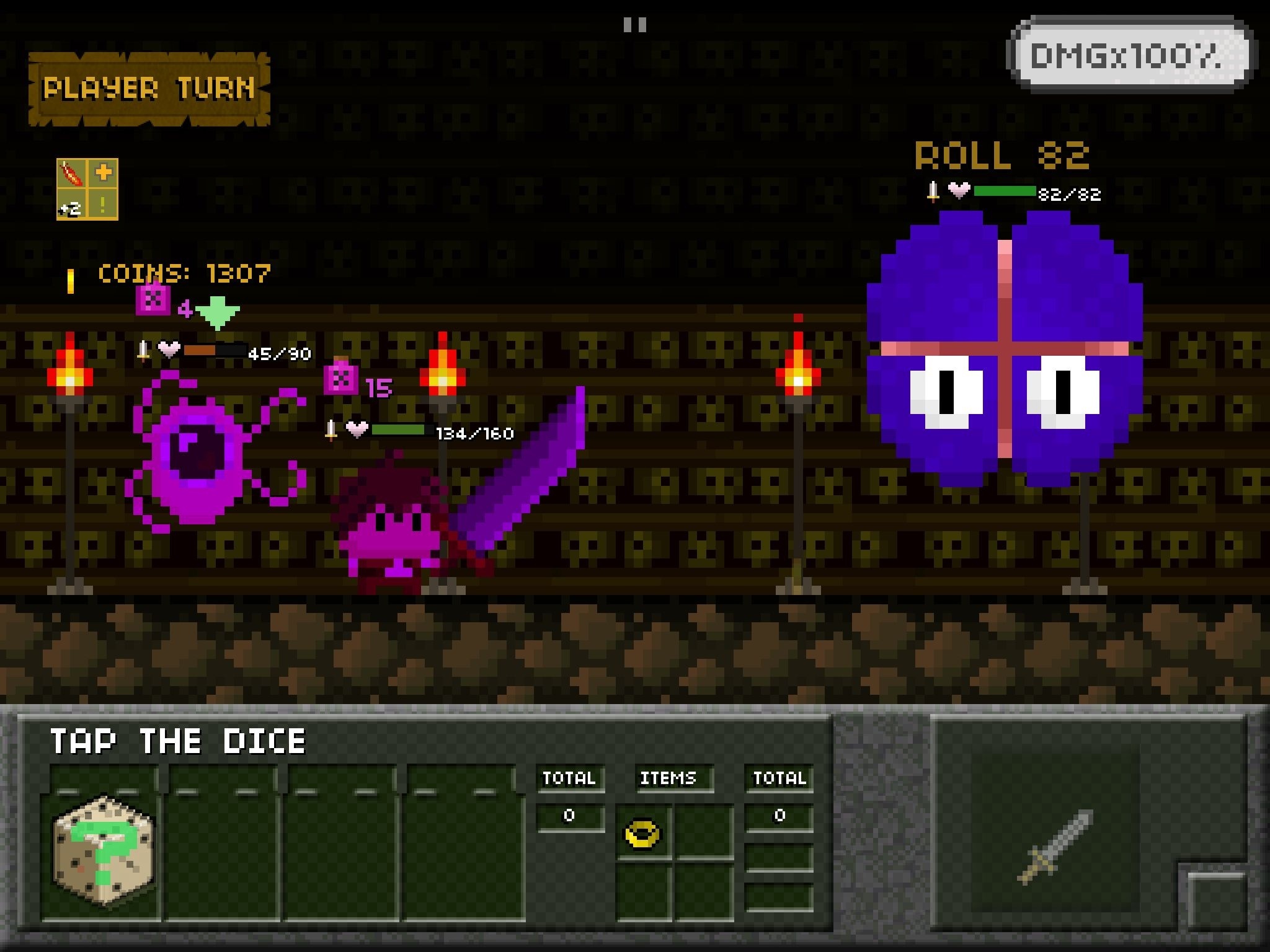Open the feather +2 buff icon

(x=73, y=174)
